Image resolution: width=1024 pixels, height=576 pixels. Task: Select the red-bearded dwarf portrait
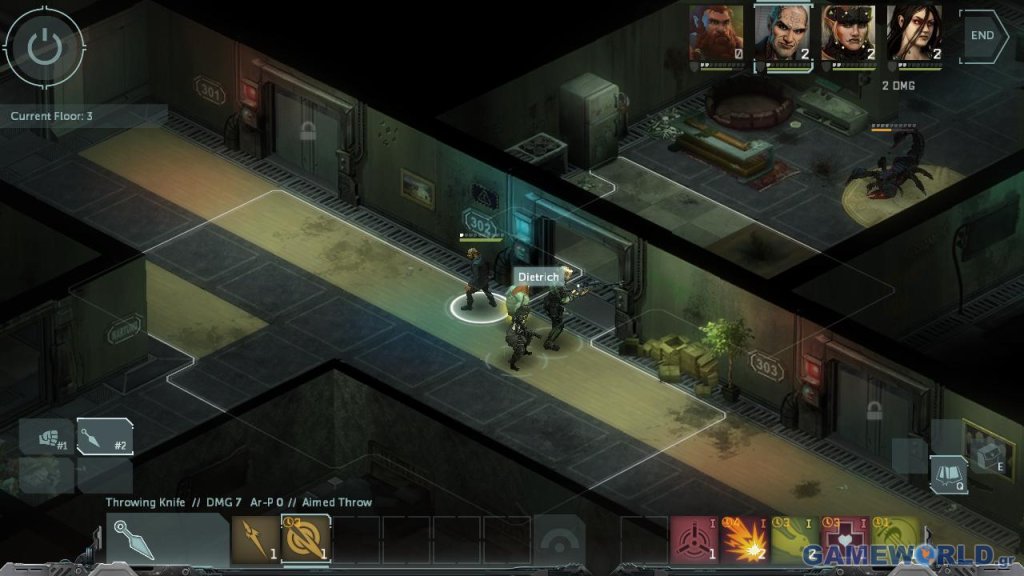tap(716, 34)
